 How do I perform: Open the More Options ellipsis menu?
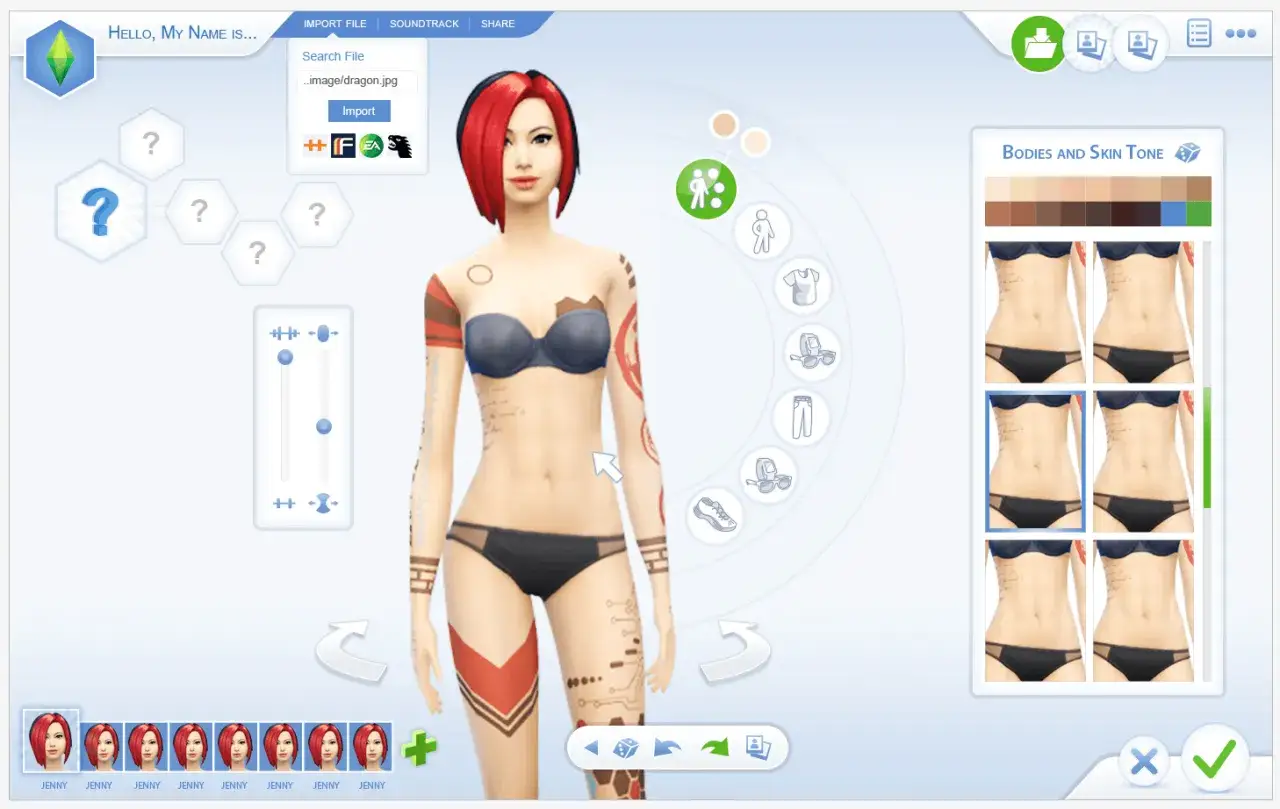(1240, 33)
